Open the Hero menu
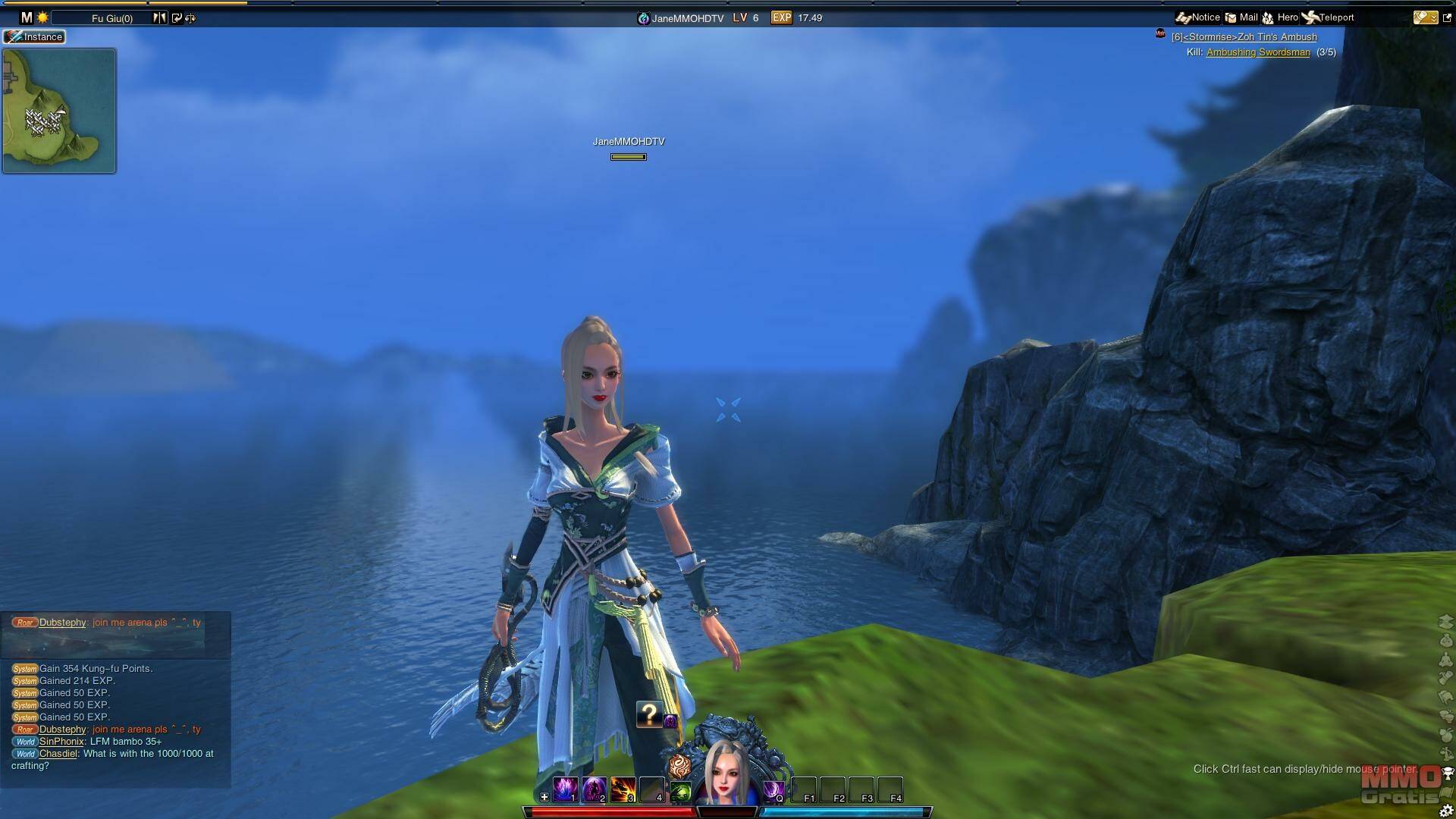The height and width of the screenshot is (819, 1456). [x=1280, y=17]
